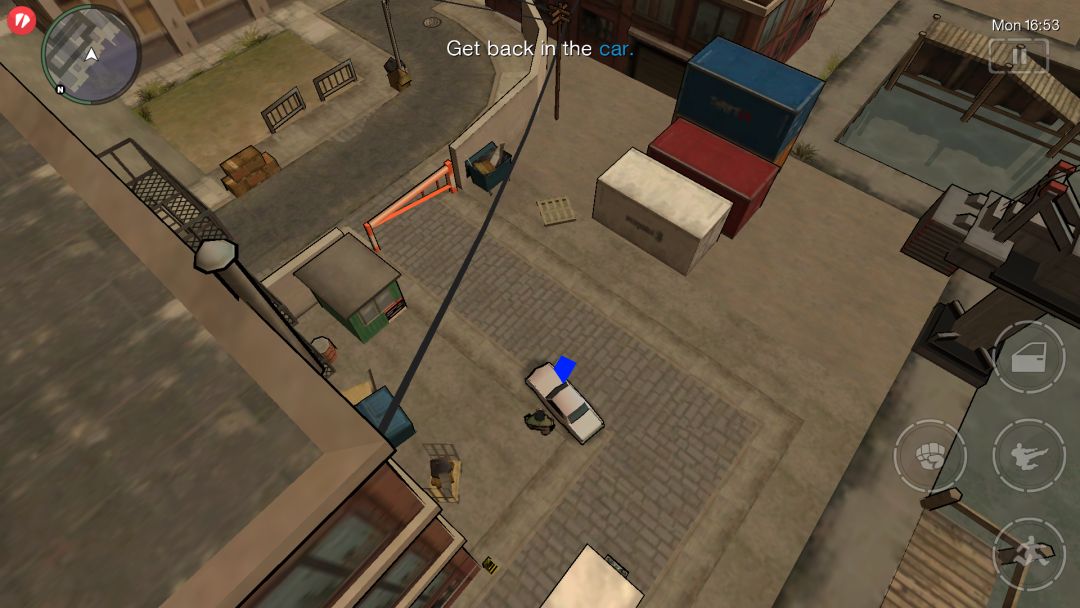This screenshot has height=608, width=1080.
Task: Pause the game with the pause button
Action: coord(1018,56)
